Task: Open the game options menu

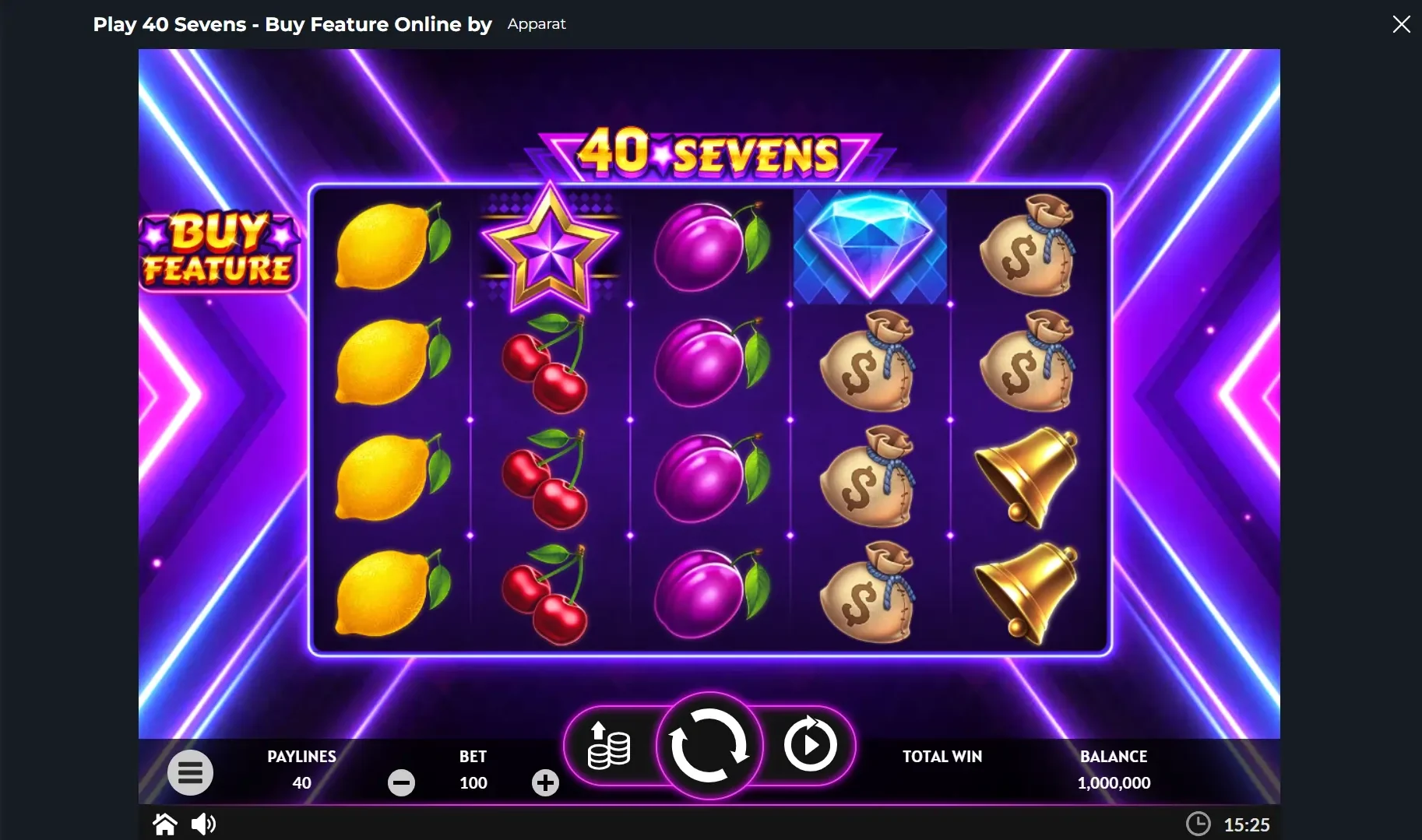Action: (x=190, y=772)
